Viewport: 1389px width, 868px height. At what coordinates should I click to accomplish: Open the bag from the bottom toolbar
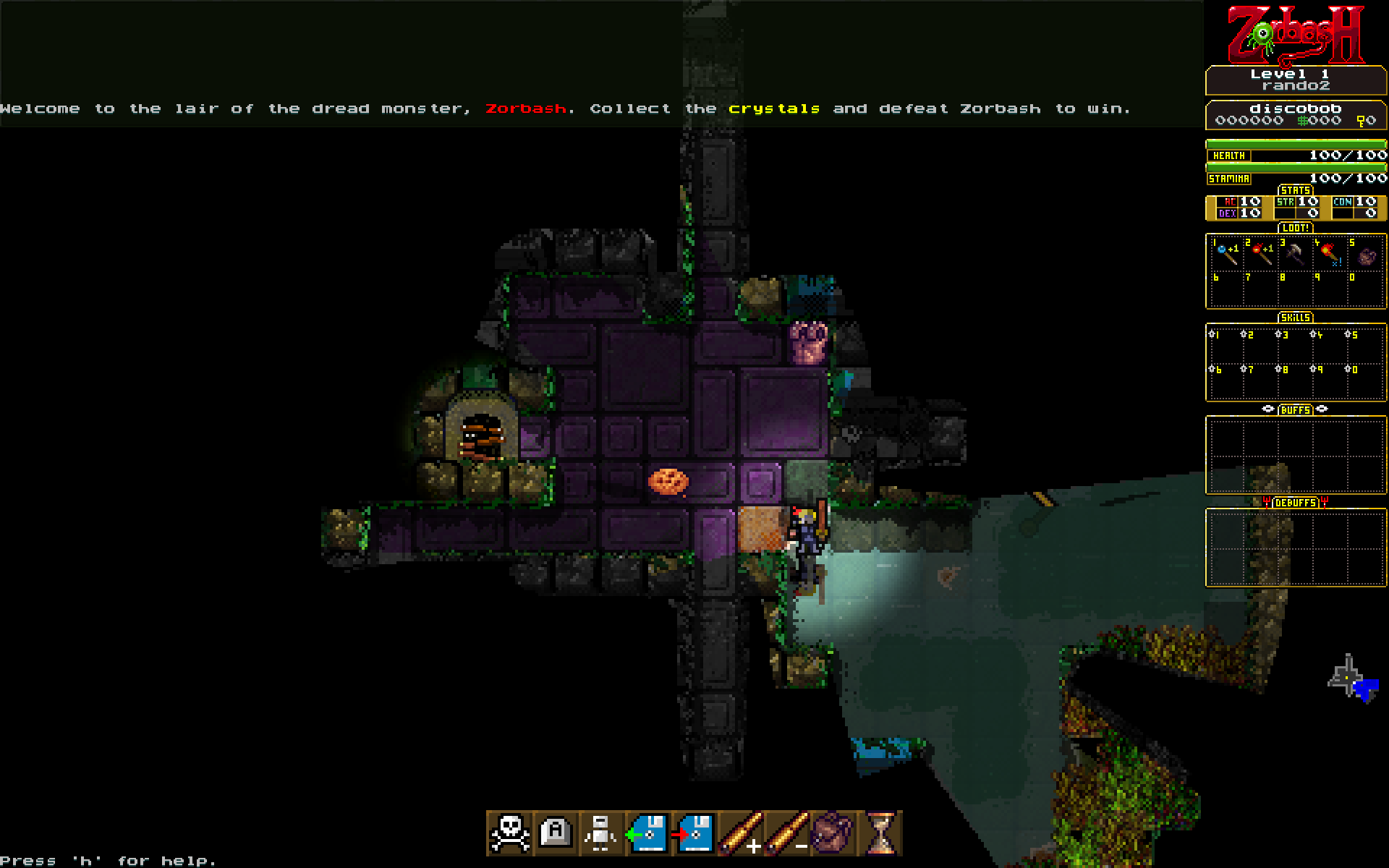833,833
